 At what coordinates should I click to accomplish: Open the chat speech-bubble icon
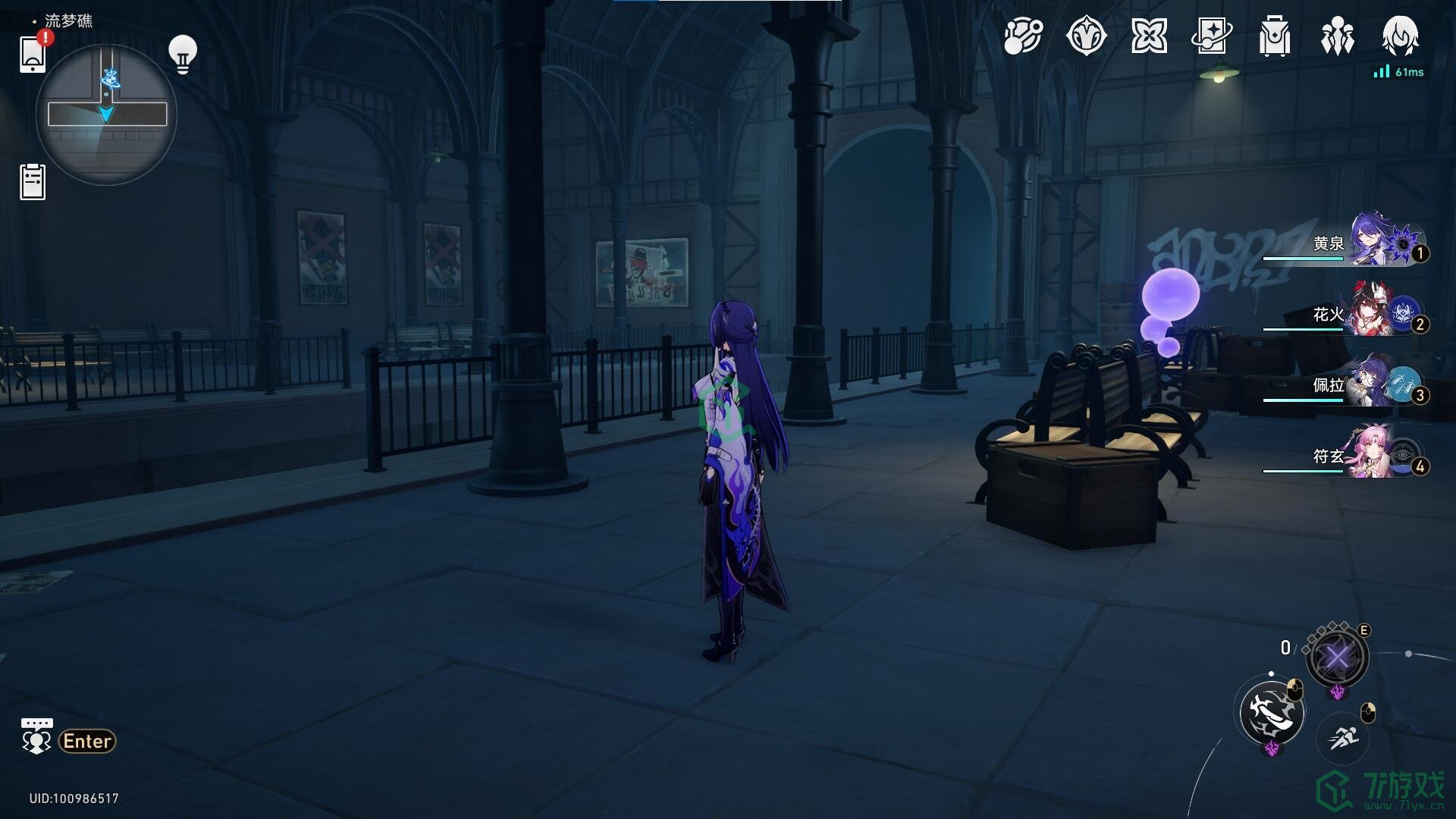36,737
